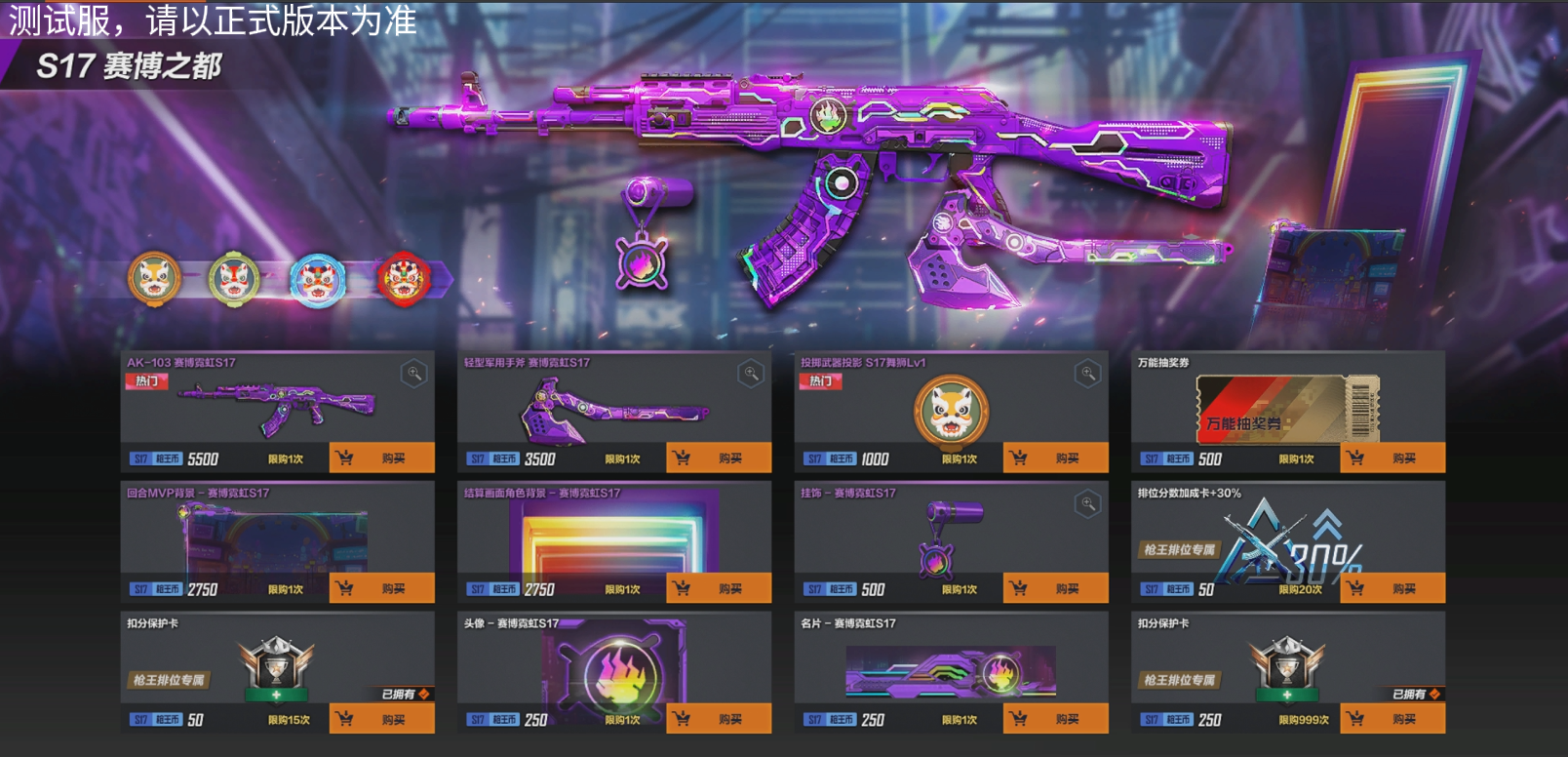Pick the green lion dance badge
1568x757 pixels.
(x=234, y=279)
